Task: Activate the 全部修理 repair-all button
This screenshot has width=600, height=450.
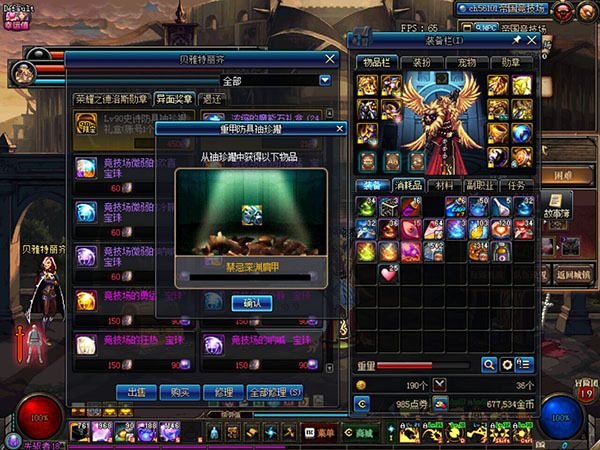Action: click(x=274, y=392)
